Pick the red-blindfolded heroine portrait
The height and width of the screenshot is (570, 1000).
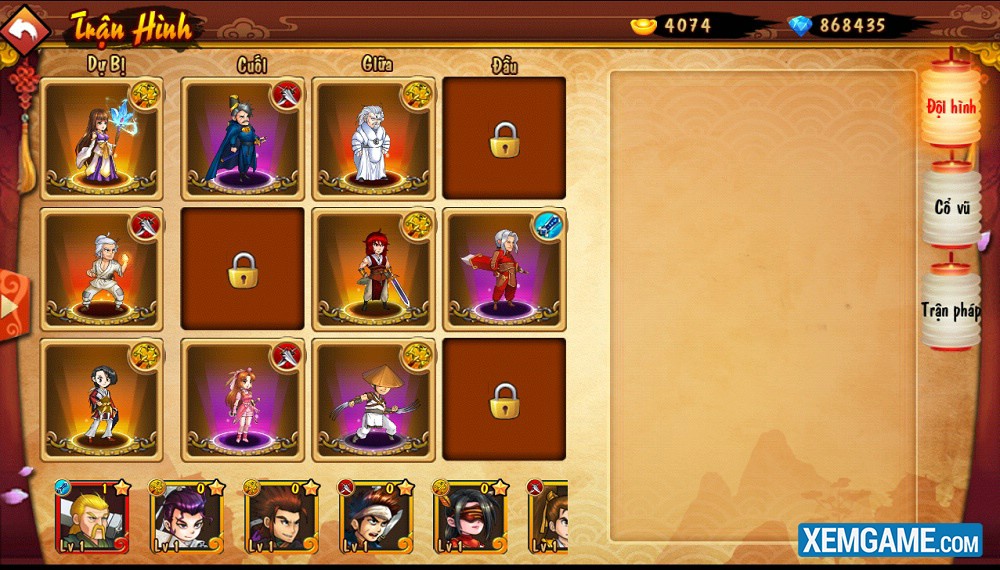coord(470,518)
